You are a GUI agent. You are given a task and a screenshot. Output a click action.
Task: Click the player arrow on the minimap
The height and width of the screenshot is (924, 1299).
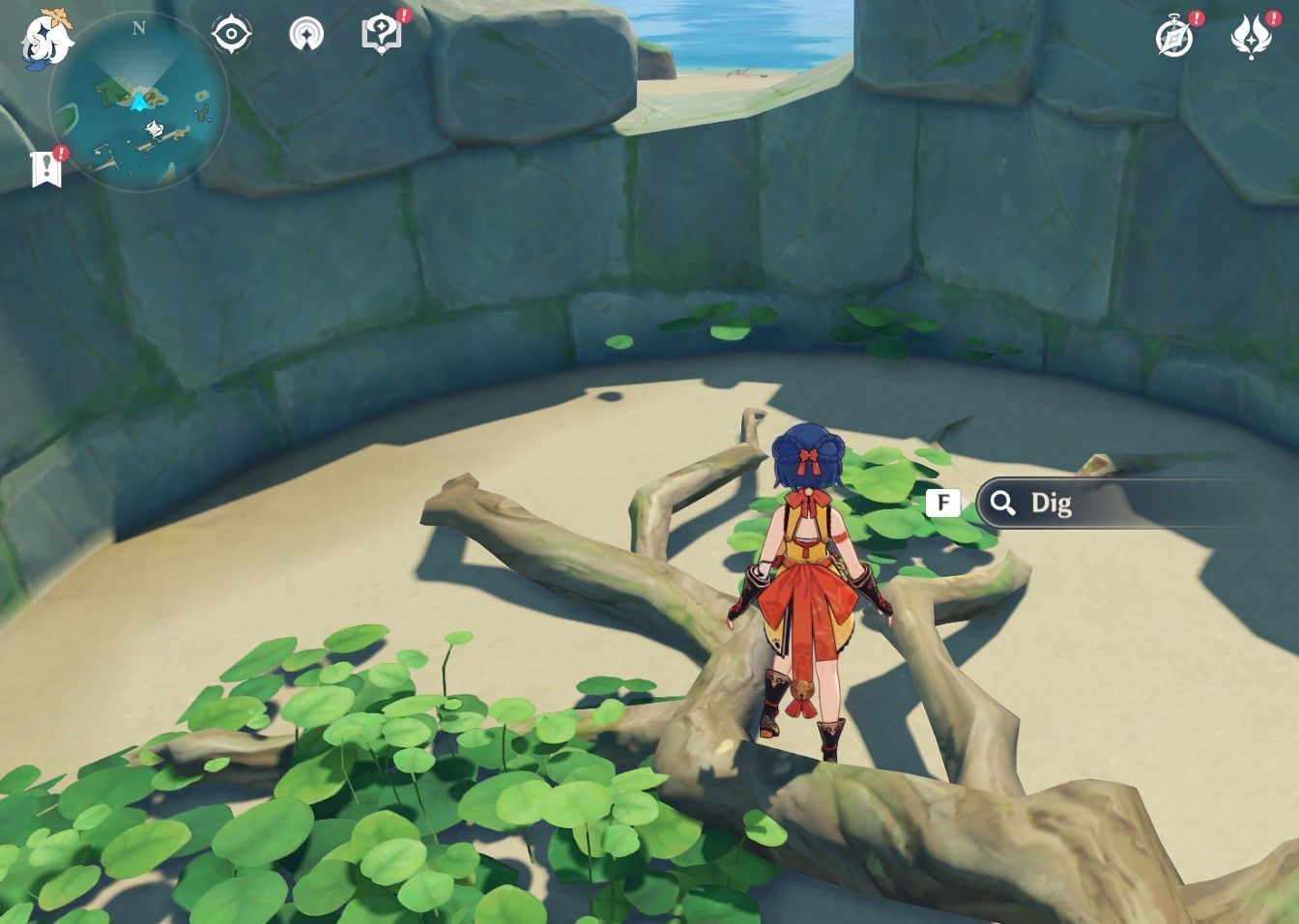click(x=138, y=101)
